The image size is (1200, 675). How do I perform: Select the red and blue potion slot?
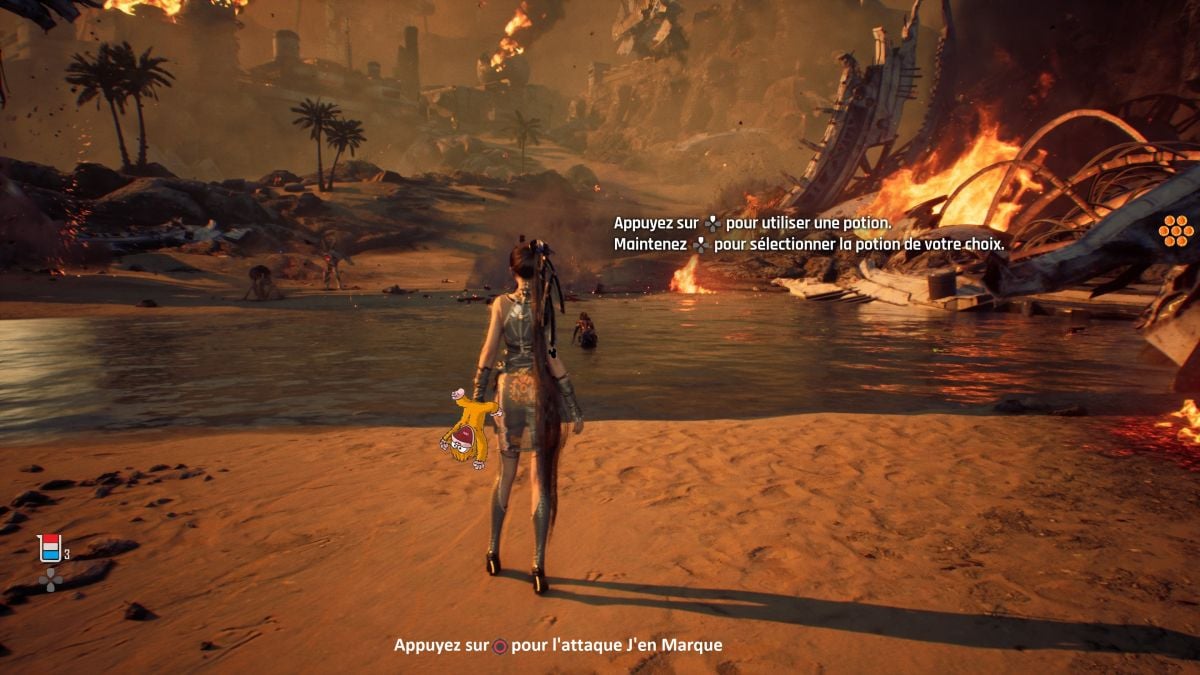49,548
